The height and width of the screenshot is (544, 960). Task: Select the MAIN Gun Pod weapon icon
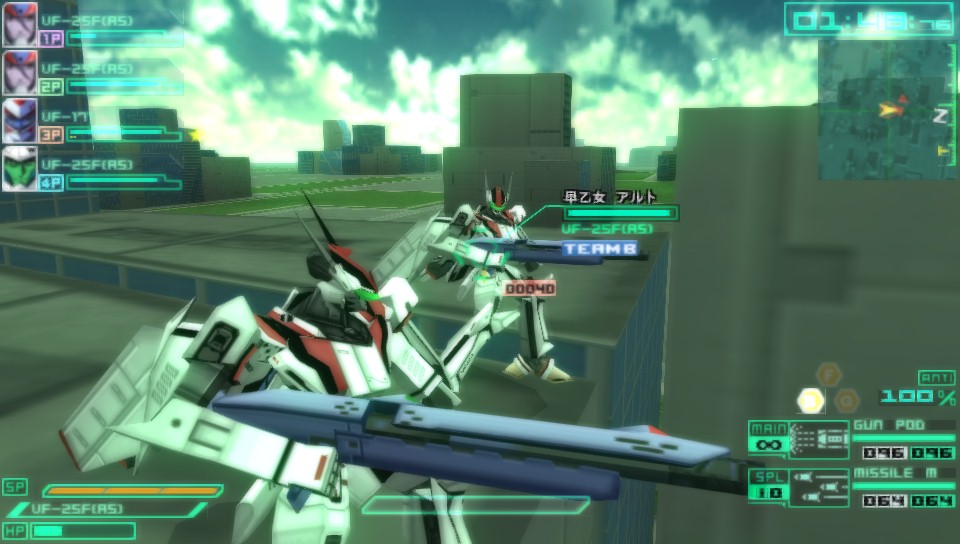click(818, 439)
